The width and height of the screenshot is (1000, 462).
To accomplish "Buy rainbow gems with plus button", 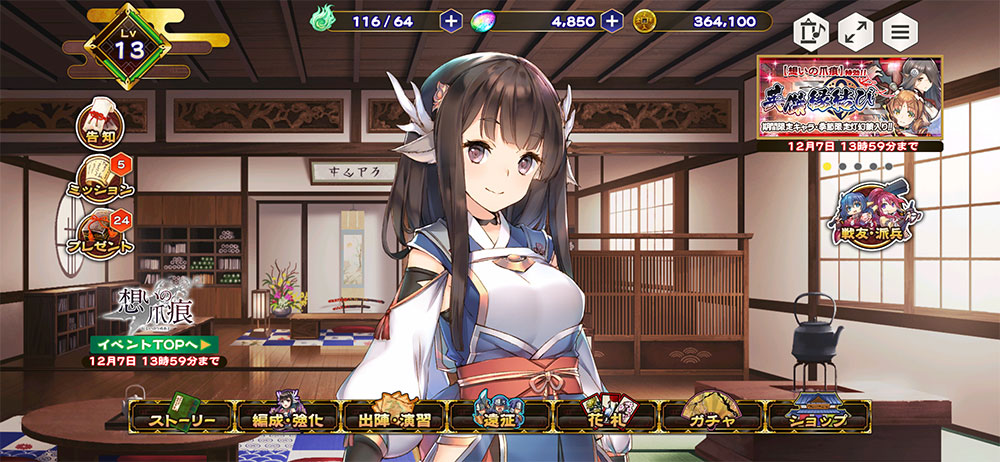I will click(x=612, y=20).
